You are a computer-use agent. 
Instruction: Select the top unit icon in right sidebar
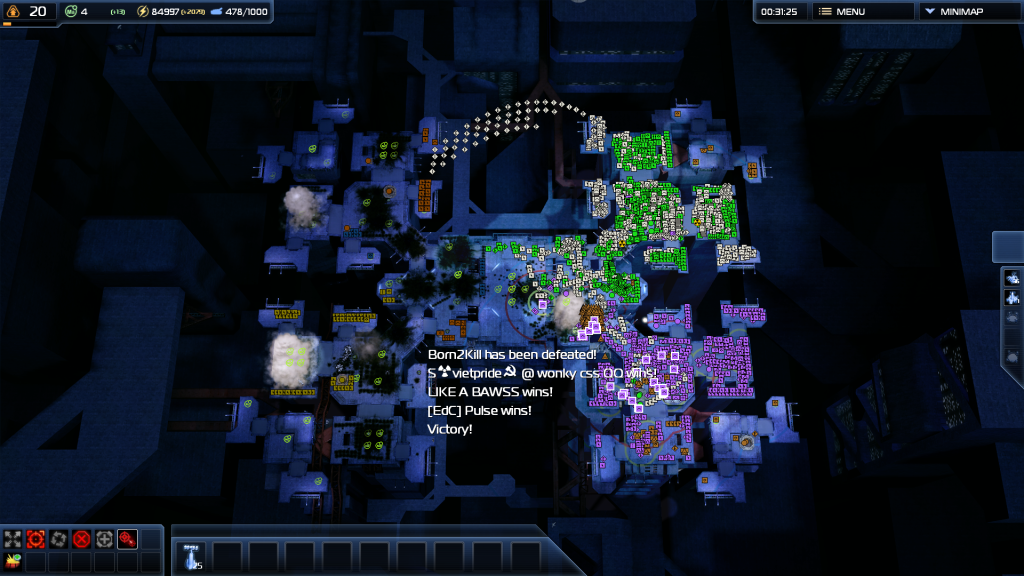(x=1012, y=278)
